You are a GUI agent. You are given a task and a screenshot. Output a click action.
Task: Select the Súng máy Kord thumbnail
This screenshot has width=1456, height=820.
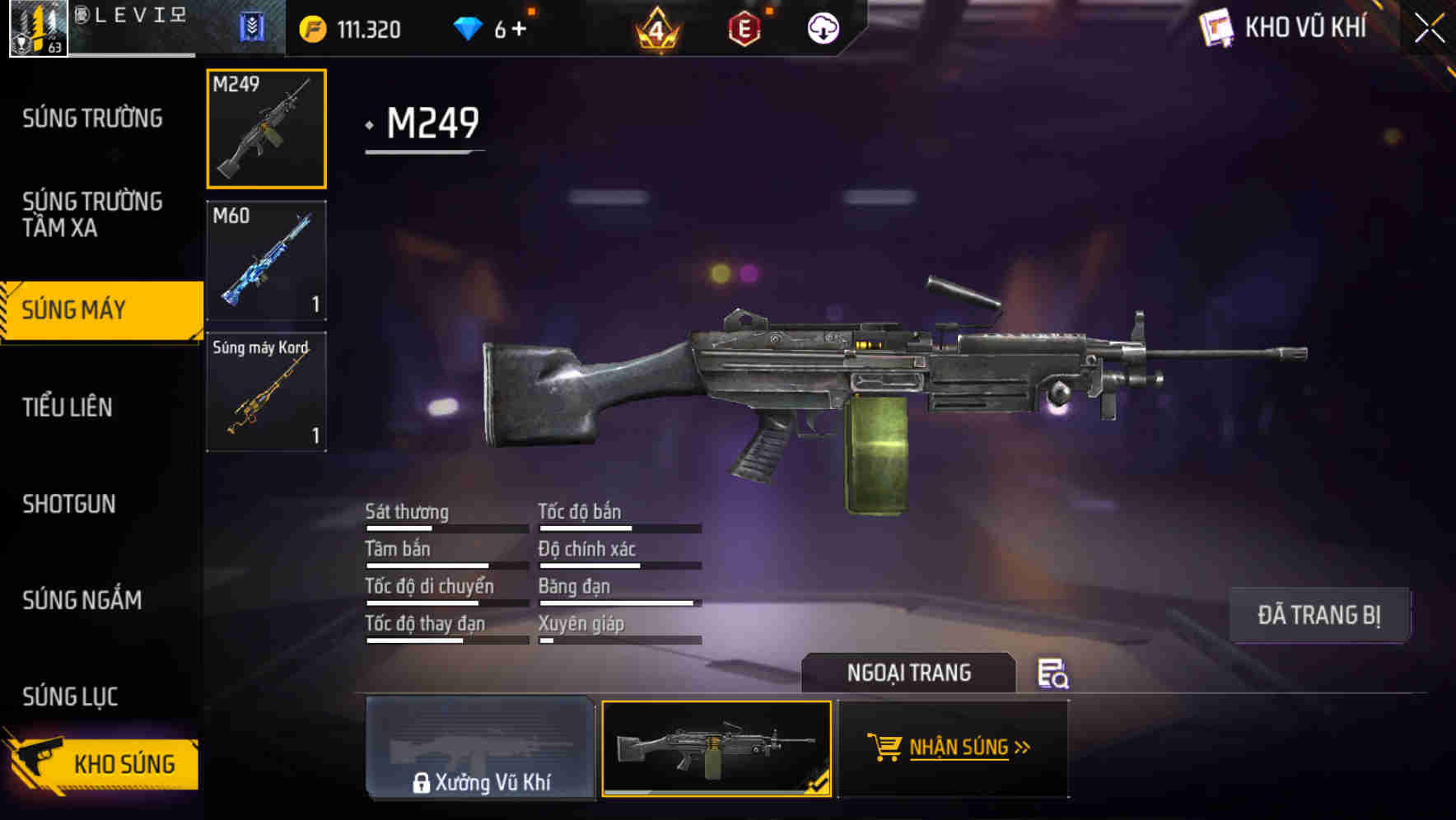[x=266, y=391]
